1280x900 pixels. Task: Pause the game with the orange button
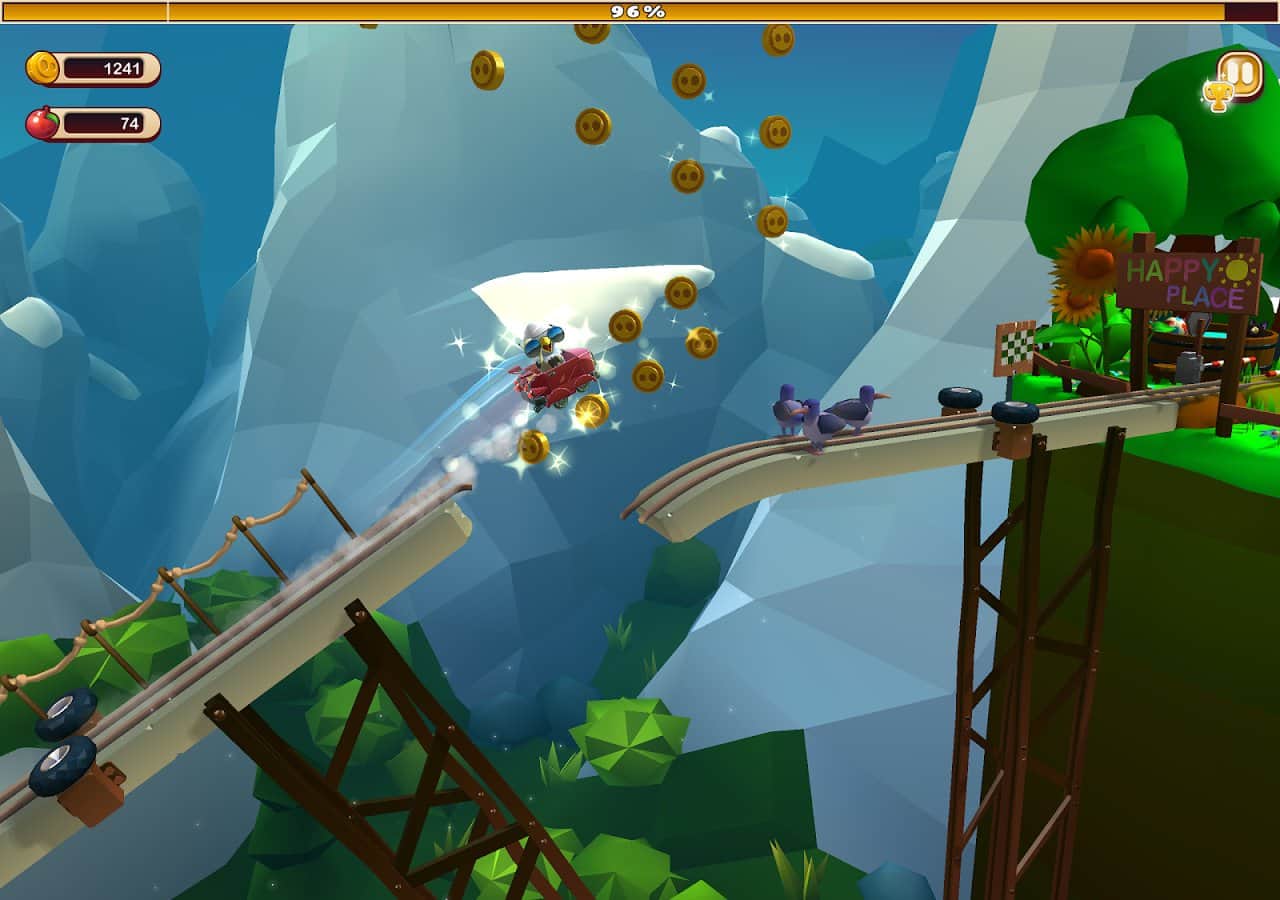(1241, 74)
